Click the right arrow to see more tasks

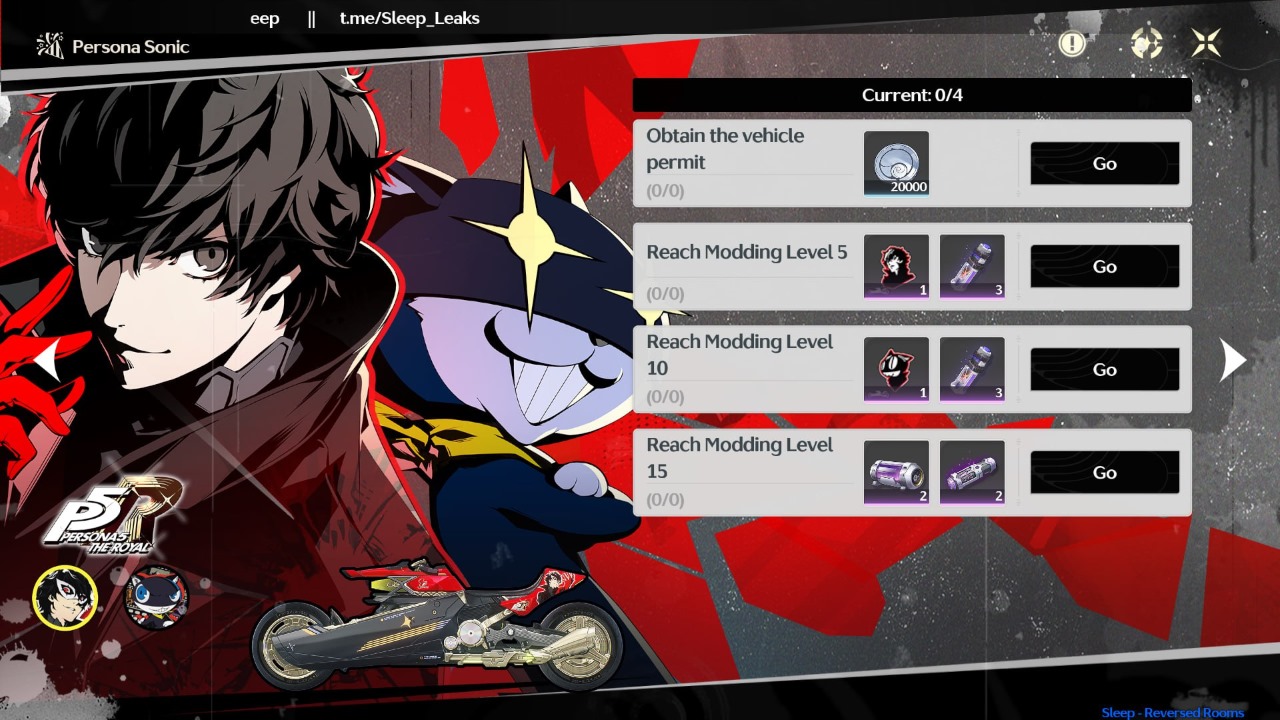[1233, 360]
